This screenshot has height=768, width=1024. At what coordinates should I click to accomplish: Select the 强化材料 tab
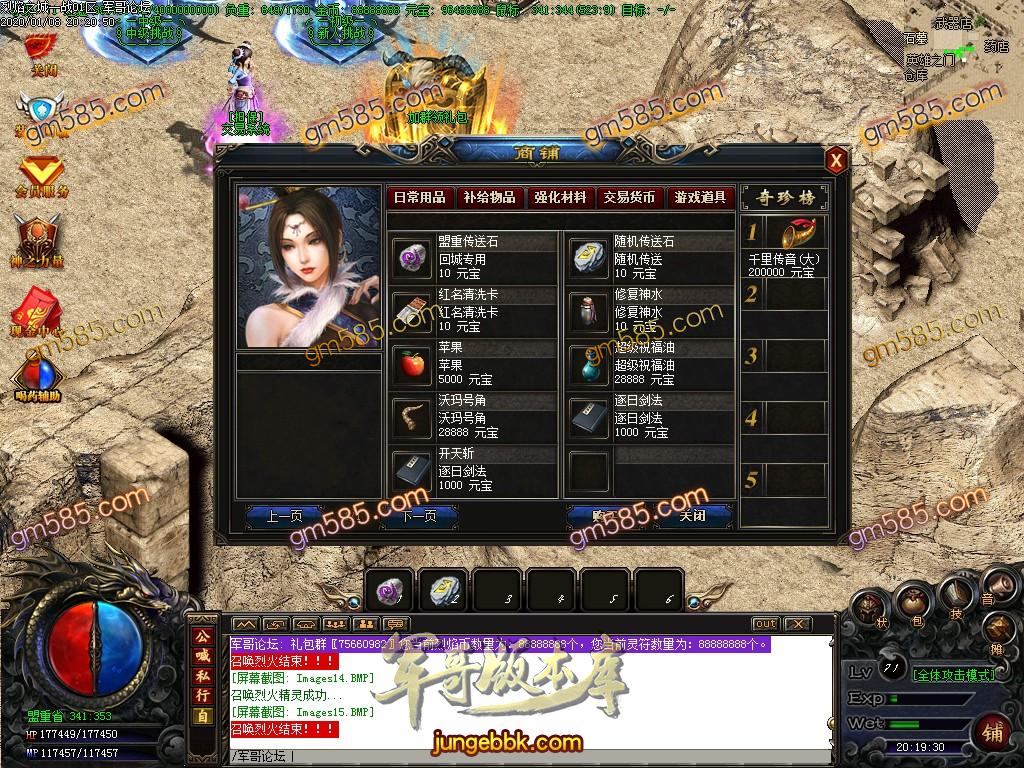click(x=560, y=198)
